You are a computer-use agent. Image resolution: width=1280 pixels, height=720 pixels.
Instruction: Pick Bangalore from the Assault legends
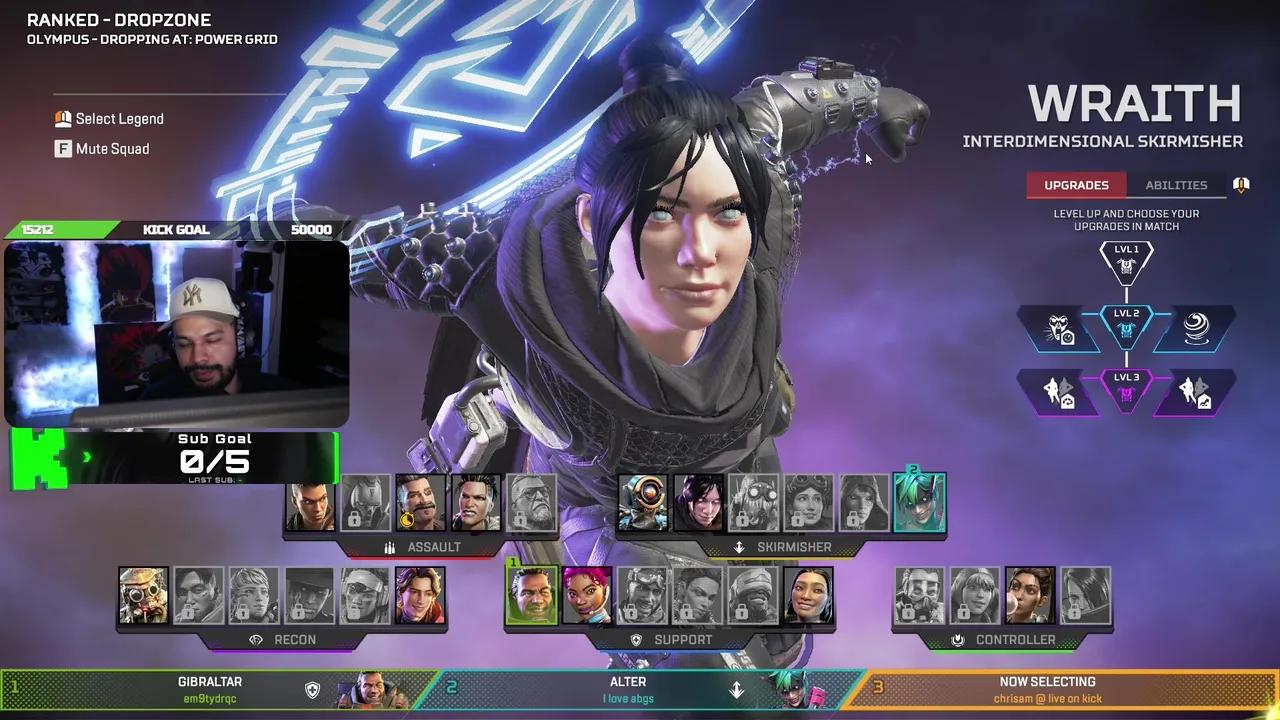310,503
